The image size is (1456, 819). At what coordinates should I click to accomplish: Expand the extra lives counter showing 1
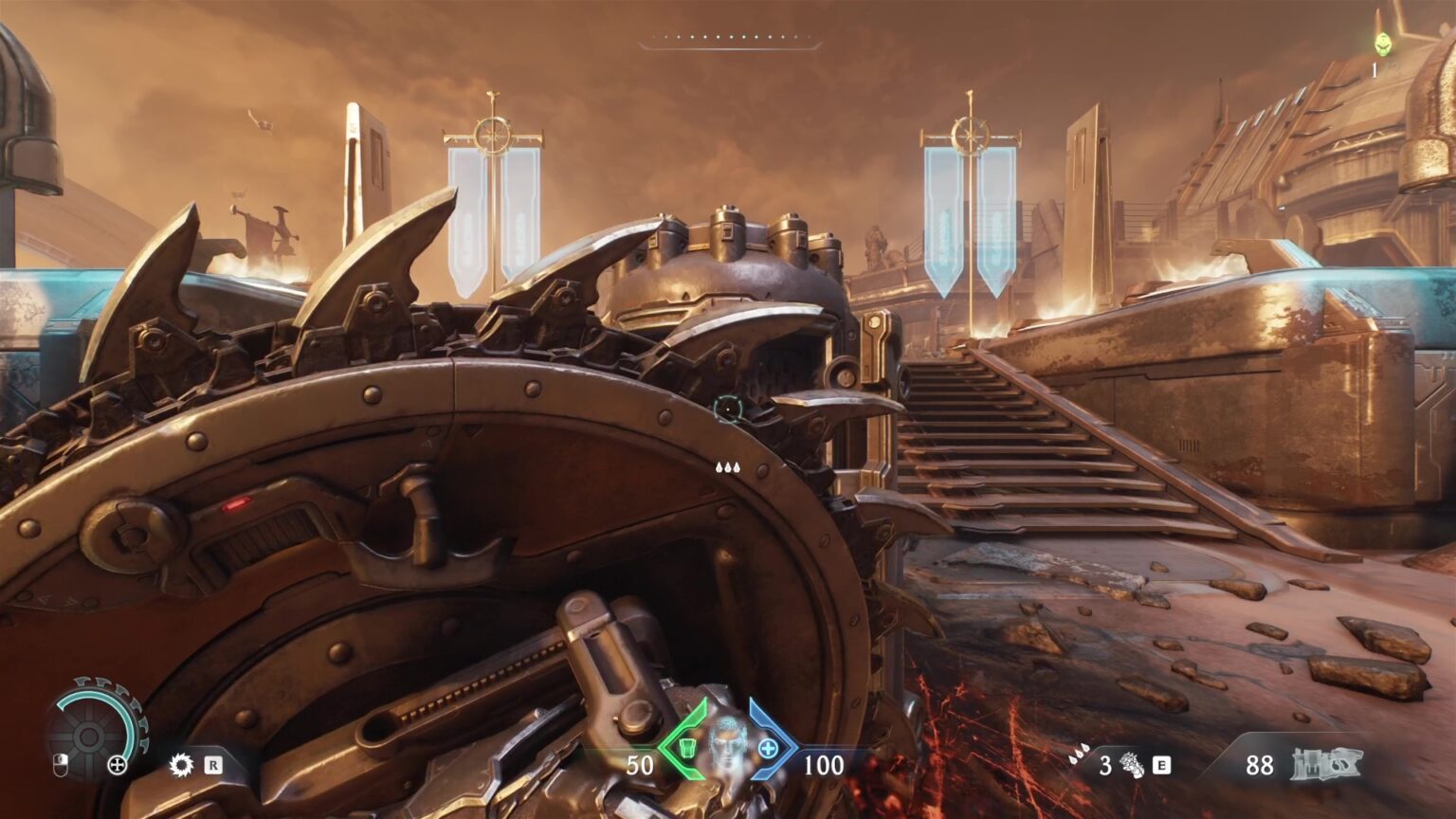tap(1374, 68)
